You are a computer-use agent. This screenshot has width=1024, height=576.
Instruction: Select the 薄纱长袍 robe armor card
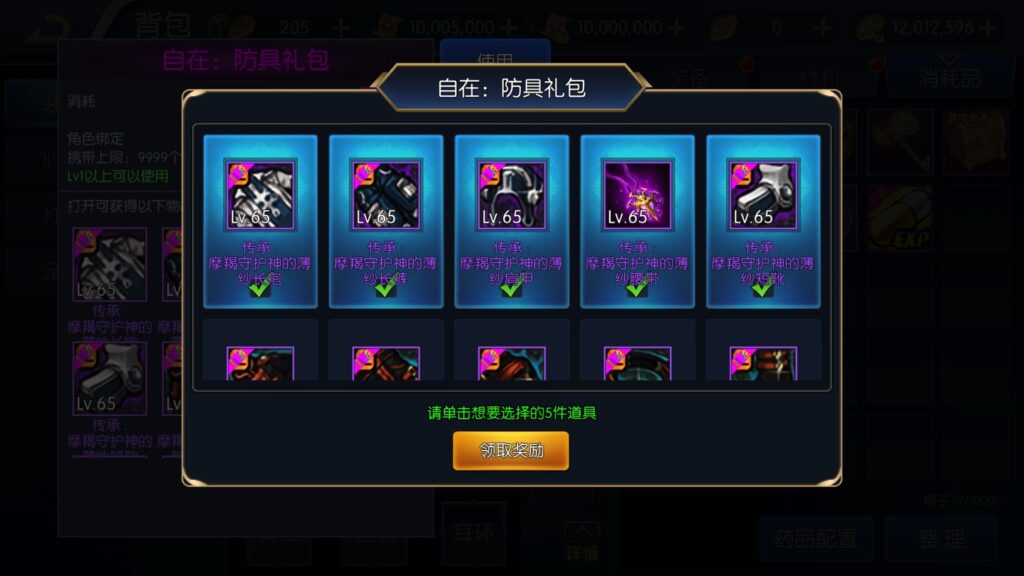click(260, 220)
